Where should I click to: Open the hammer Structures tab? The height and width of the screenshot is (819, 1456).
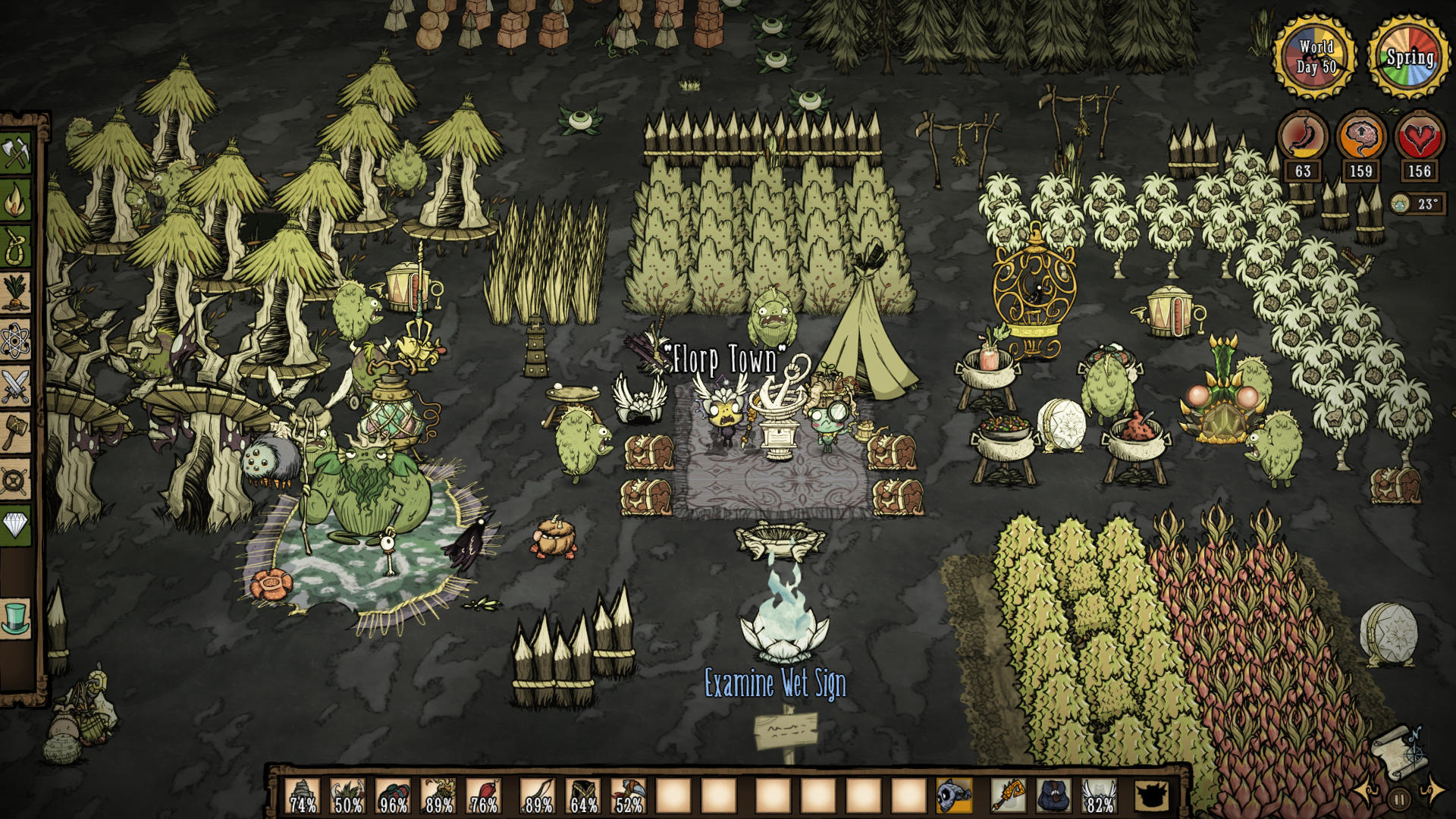(x=15, y=432)
